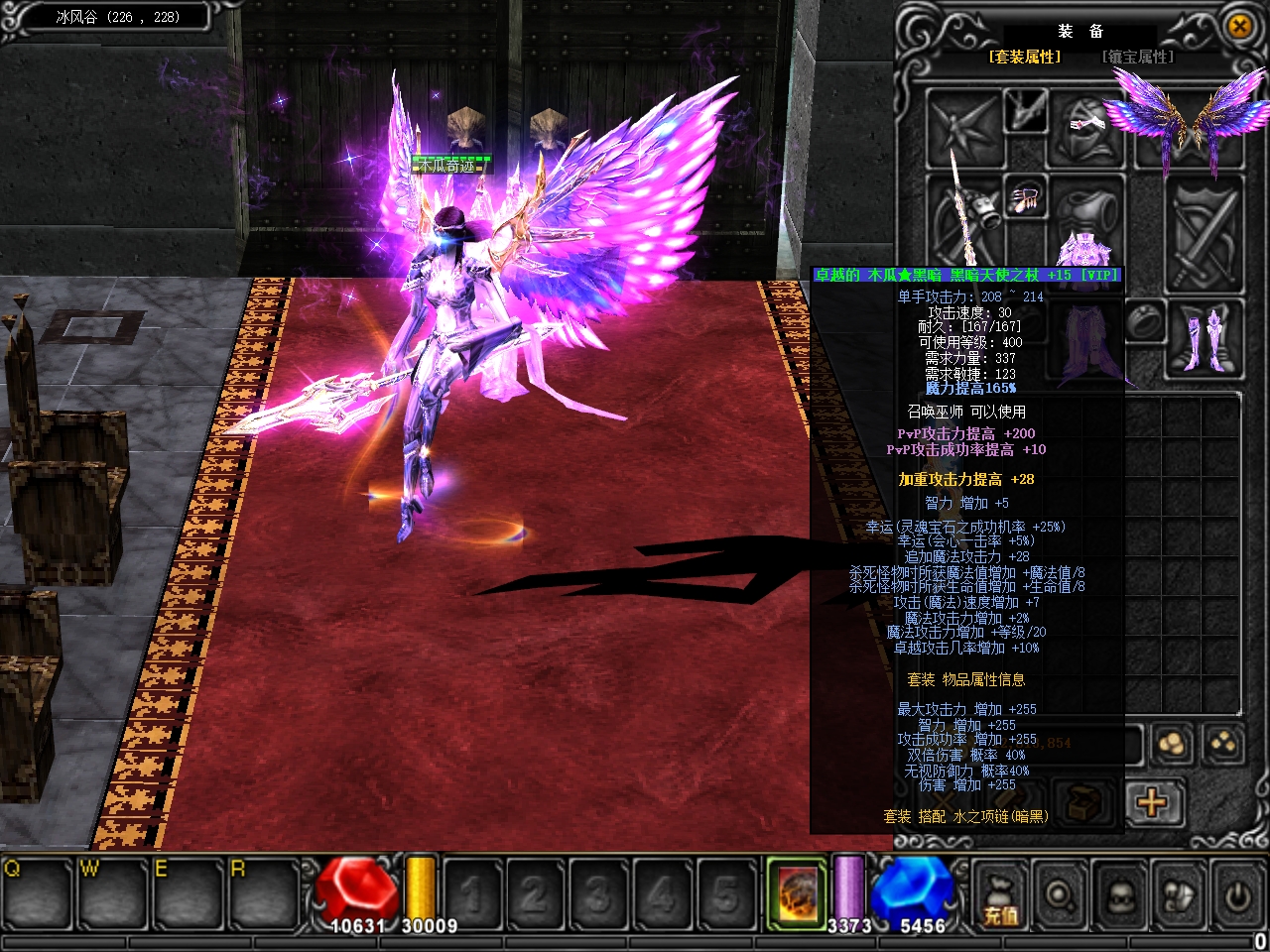Image resolution: width=1270 pixels, height=952 pixels.
Task: Click the power button icon
Action: tap(1236, 895)
